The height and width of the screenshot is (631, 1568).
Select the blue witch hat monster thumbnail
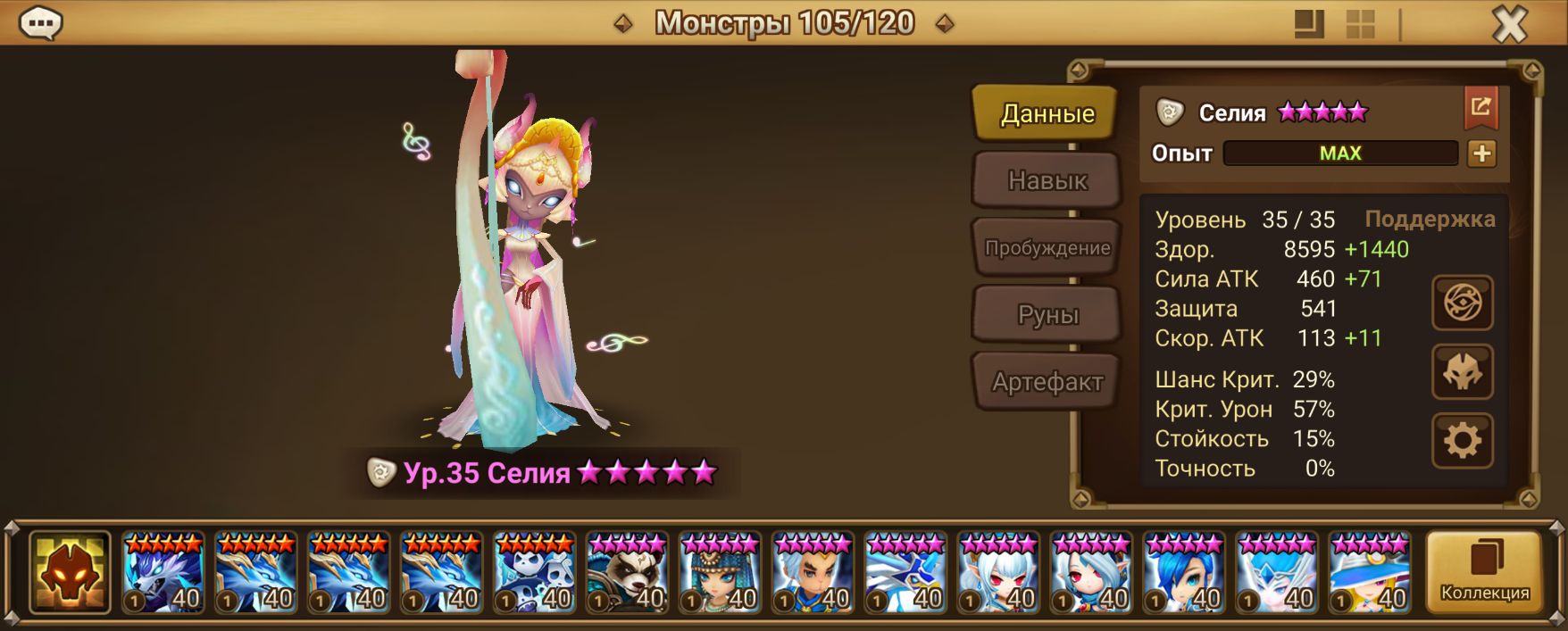(x=1371, y=572)
